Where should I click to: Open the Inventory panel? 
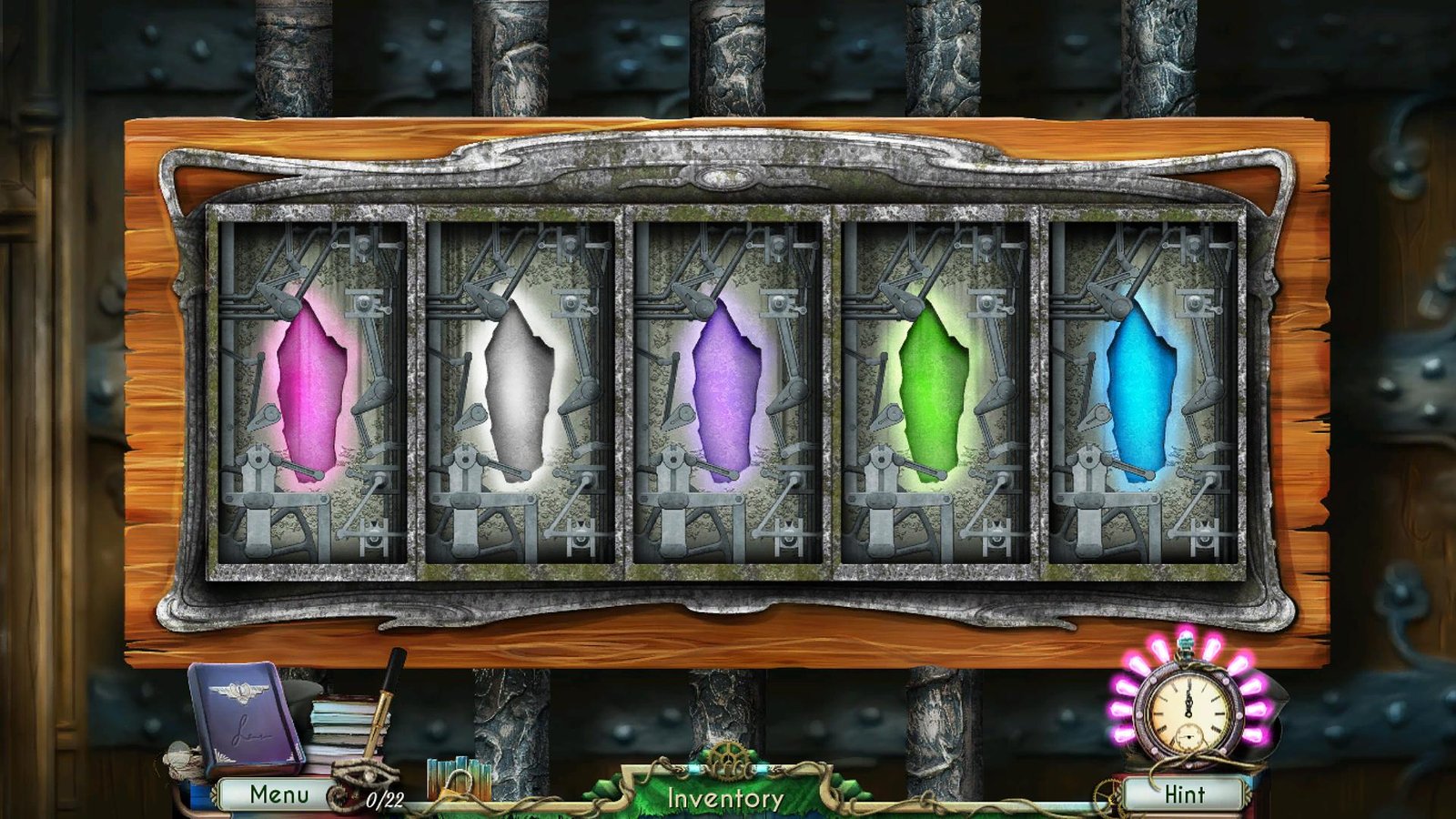click(x=725, y=796)
